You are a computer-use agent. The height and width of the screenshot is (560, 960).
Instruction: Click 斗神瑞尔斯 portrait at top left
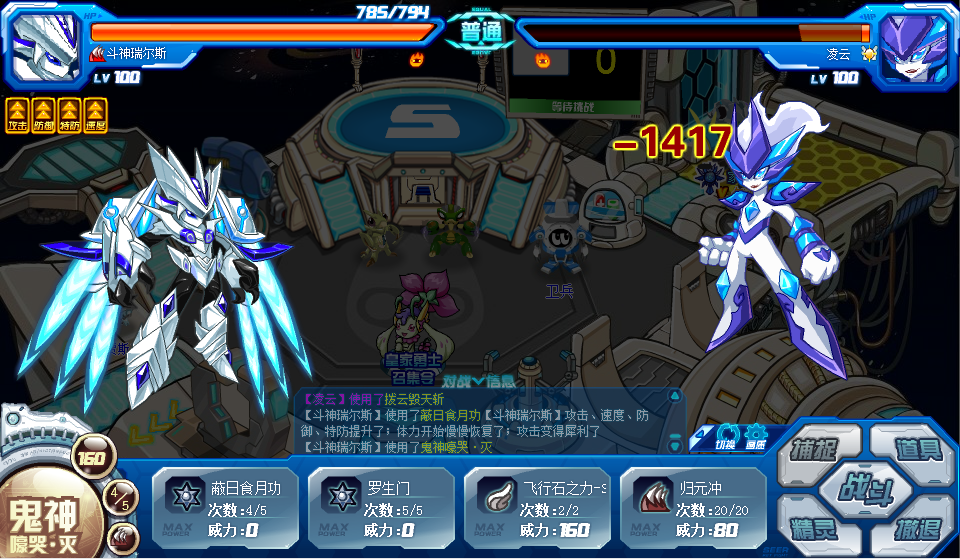[44, 46]
